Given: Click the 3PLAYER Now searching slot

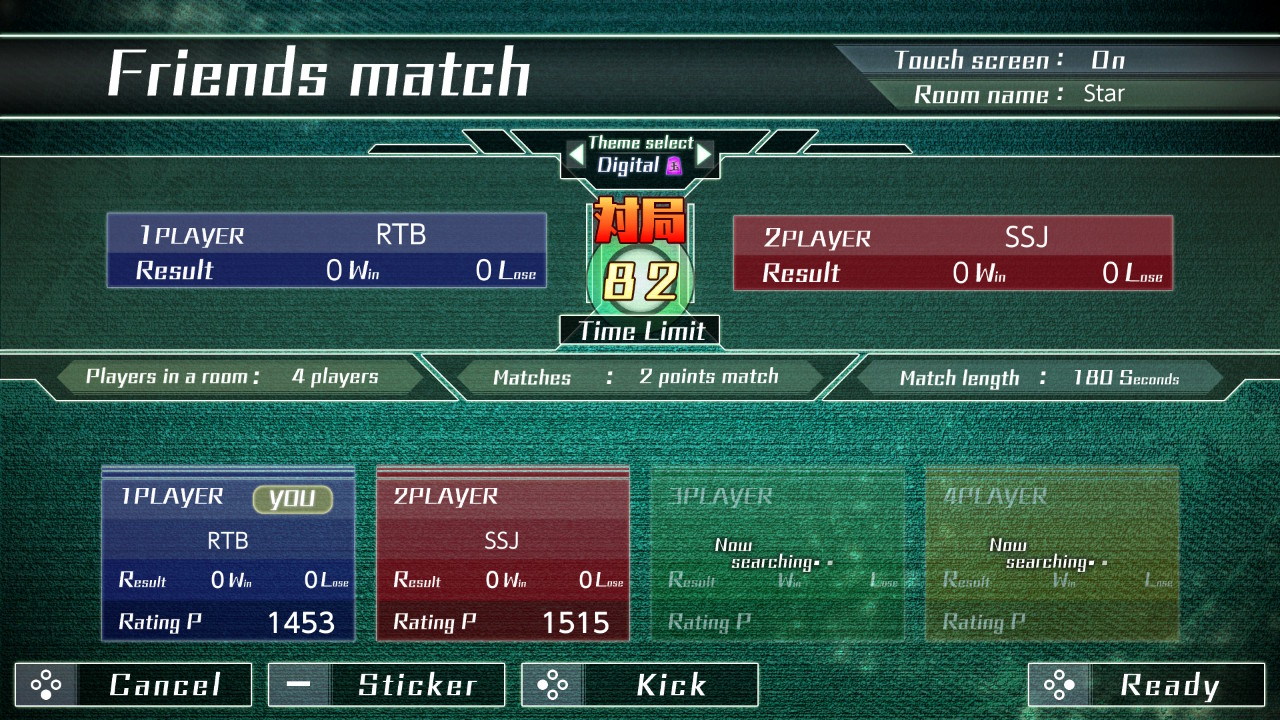Looking at the screenshot, I should pos(776,555).
